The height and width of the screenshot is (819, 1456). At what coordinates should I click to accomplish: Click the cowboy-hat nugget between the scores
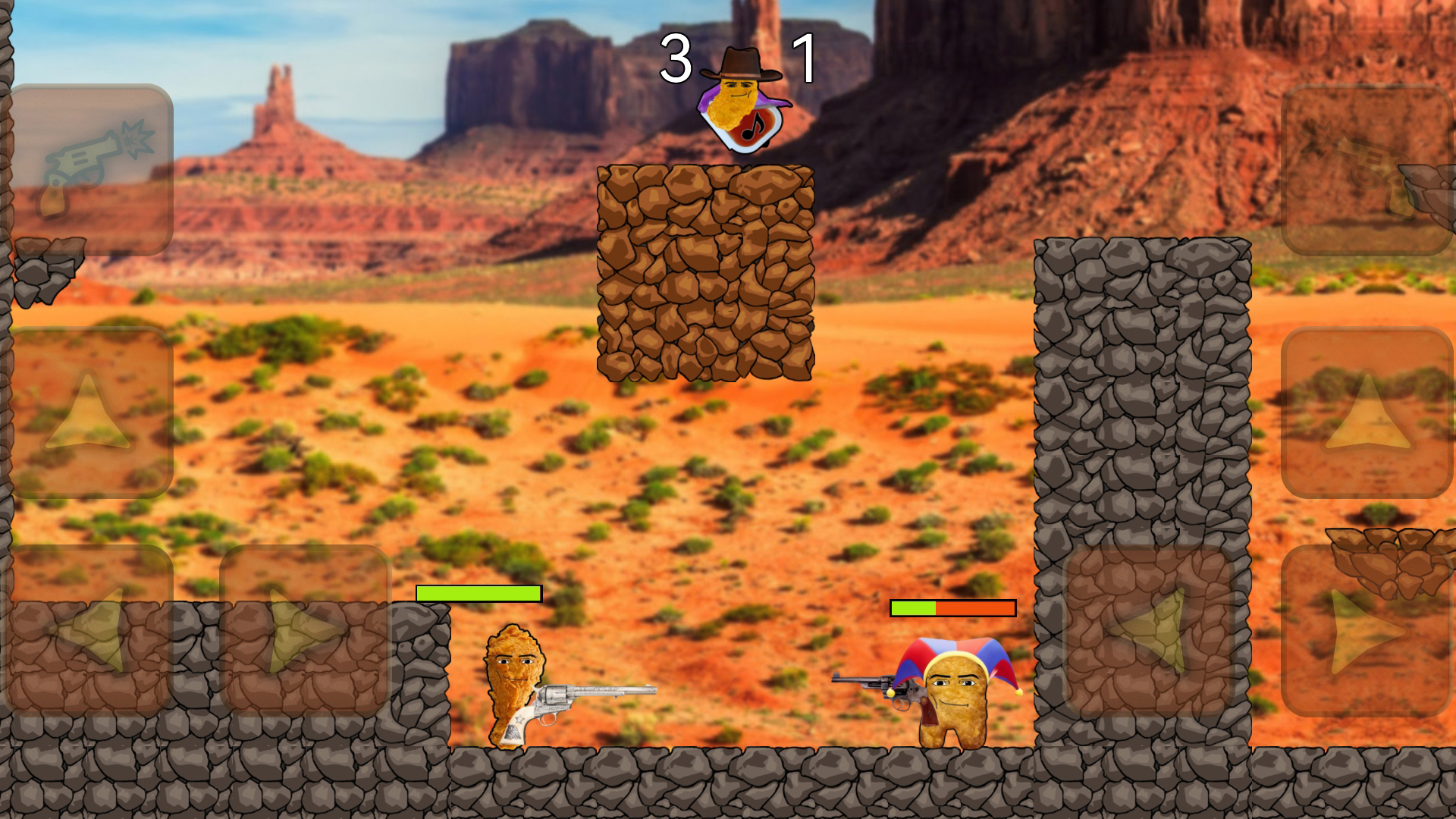click(739, 87)
